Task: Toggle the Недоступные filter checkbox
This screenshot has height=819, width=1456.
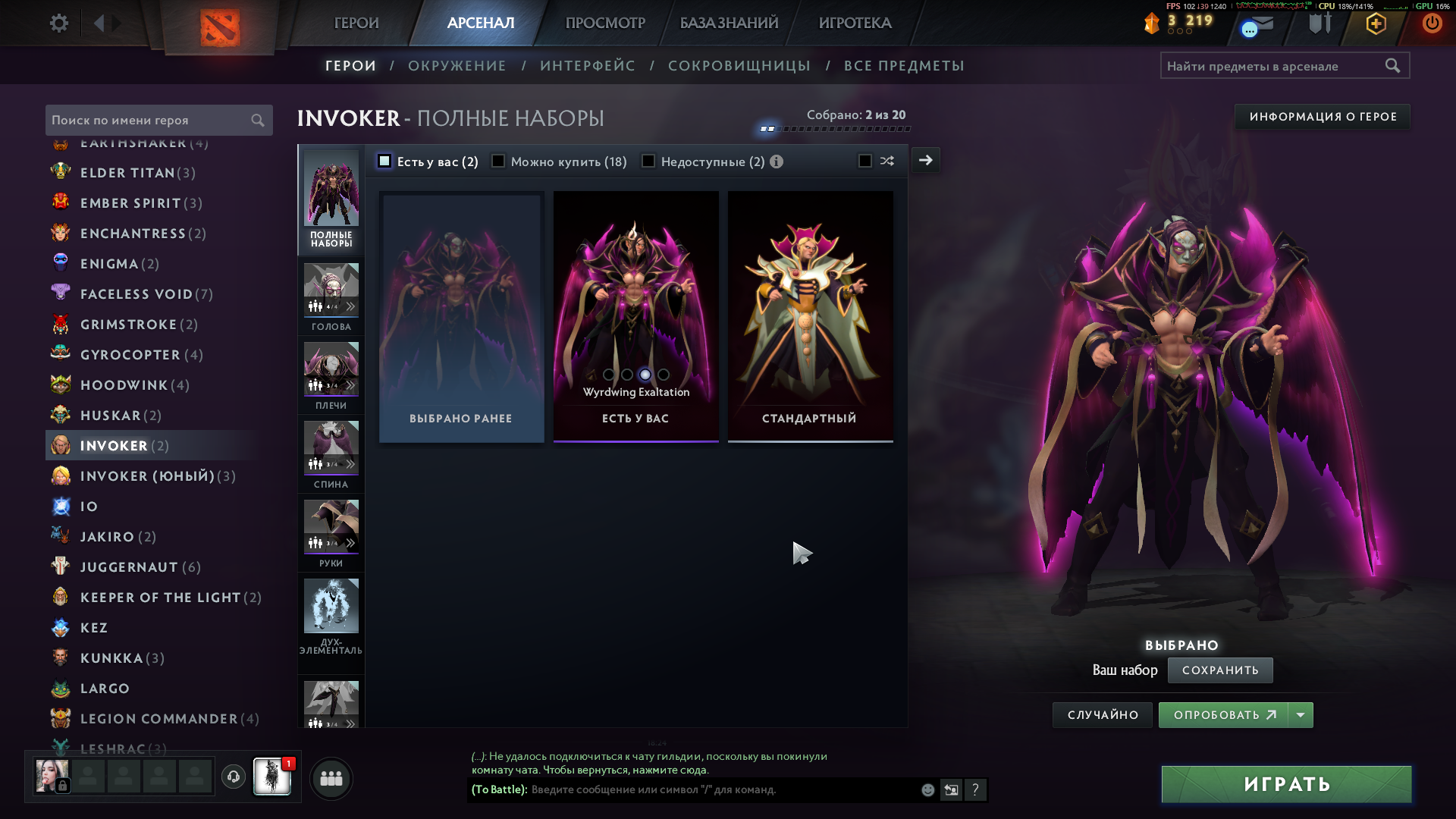Action: [x=648, y=161]
